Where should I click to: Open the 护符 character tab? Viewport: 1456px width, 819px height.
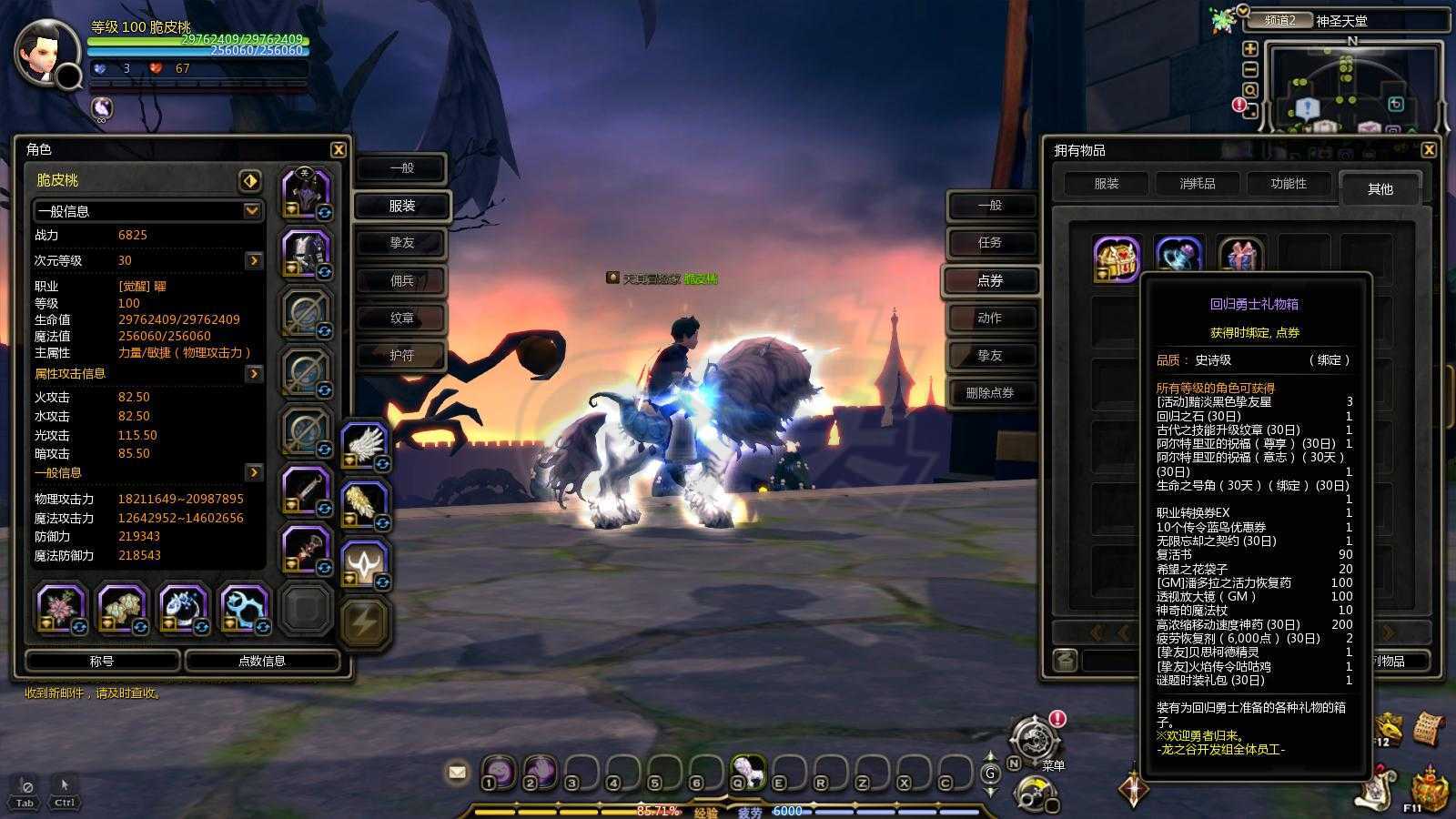tap(401, 355)
